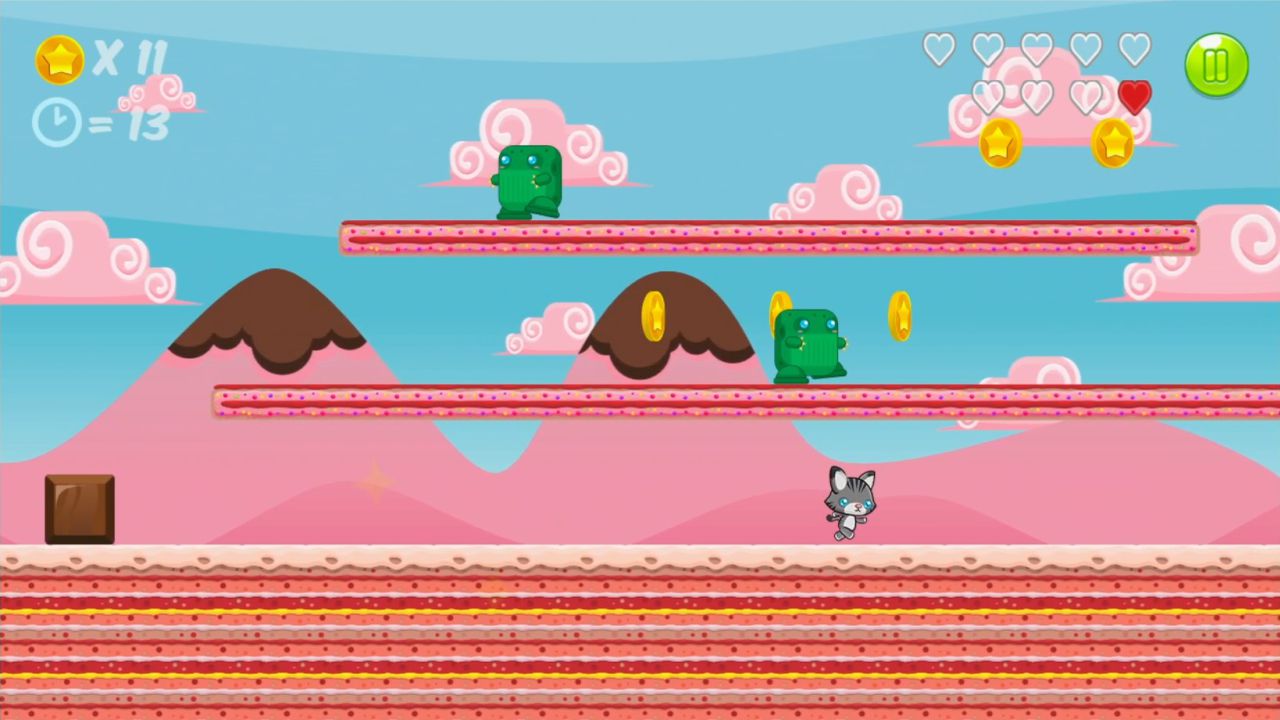Click the leftmost heart in the second row
This screenshot has width=1280, height=720.
click(x=990, y=95)
